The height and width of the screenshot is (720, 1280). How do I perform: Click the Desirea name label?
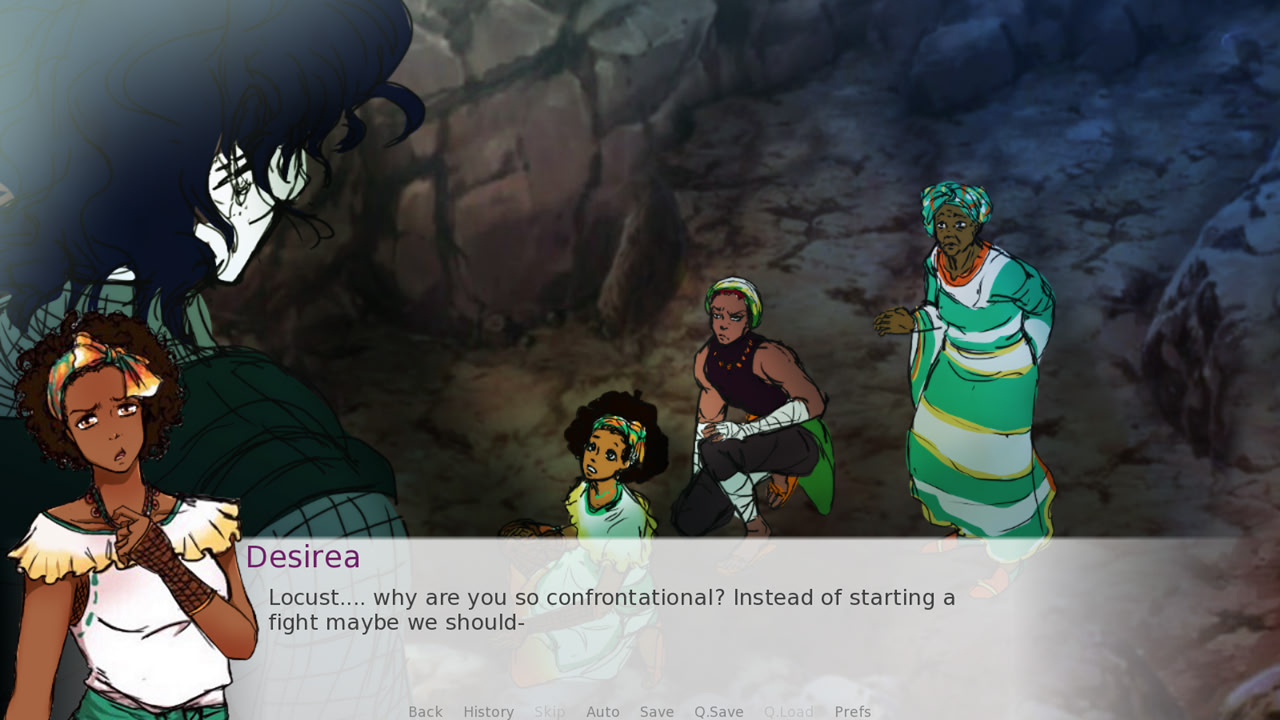coord(305,558)
